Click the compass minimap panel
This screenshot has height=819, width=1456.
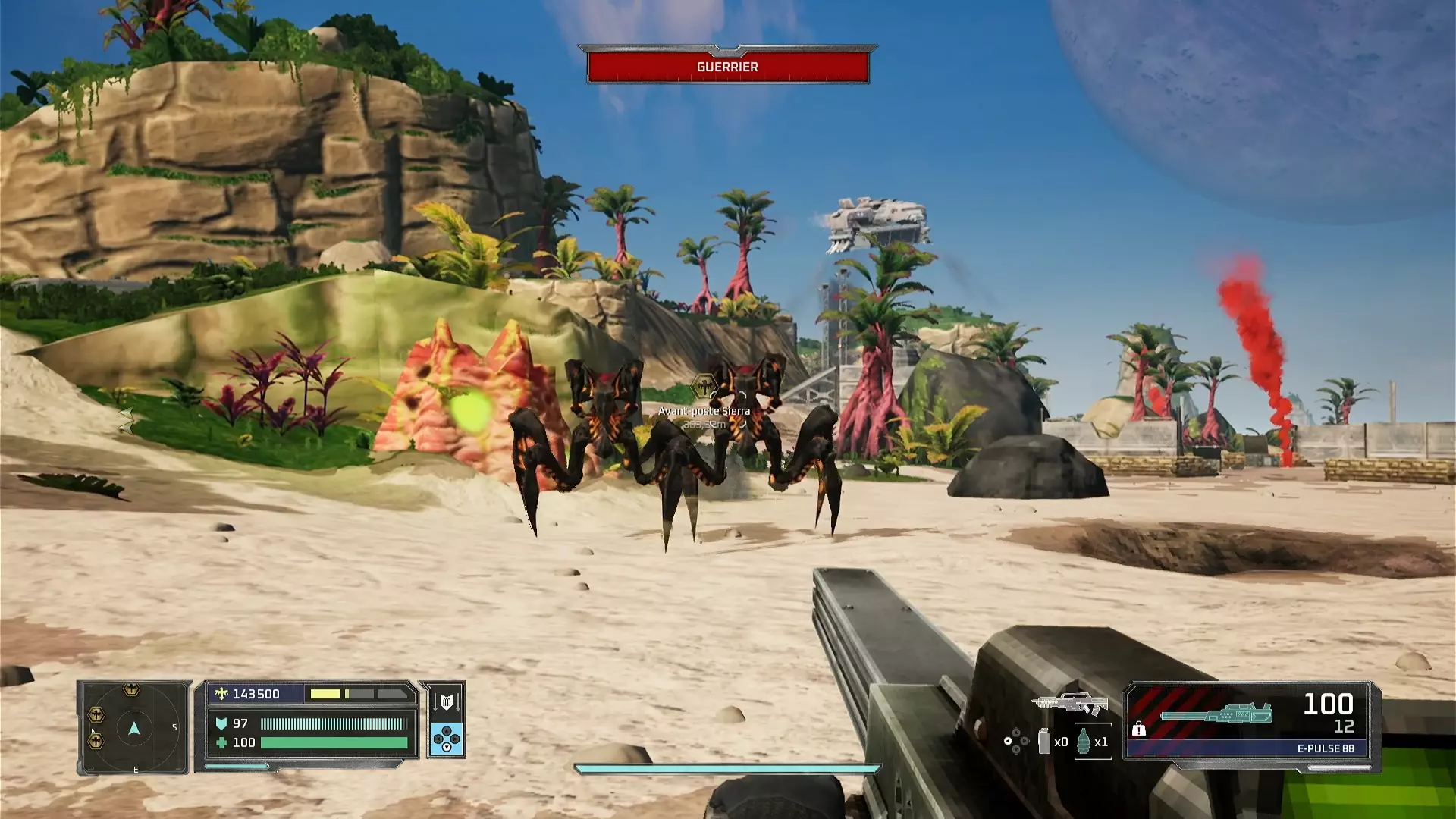point(133,728)
